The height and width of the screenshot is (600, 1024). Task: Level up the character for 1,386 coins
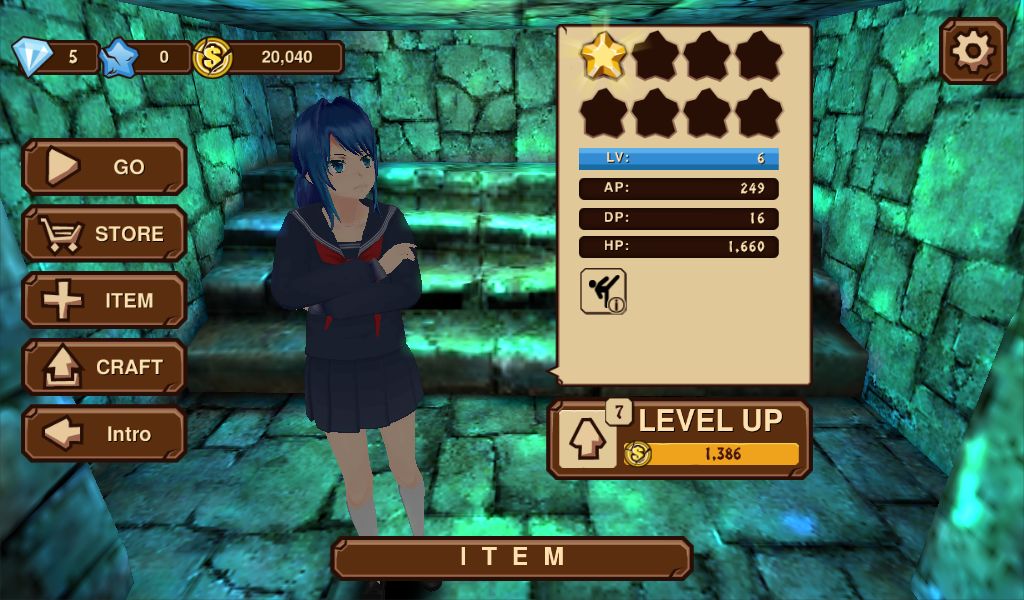click(680, 439)
